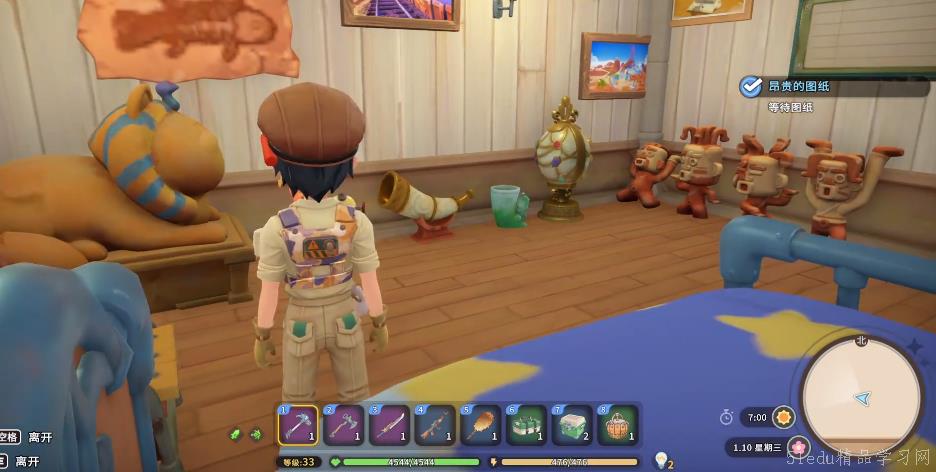Select the green chest in hotbar slot 7
The width and height of the screenshot is (936, 472).
(569, 424)
